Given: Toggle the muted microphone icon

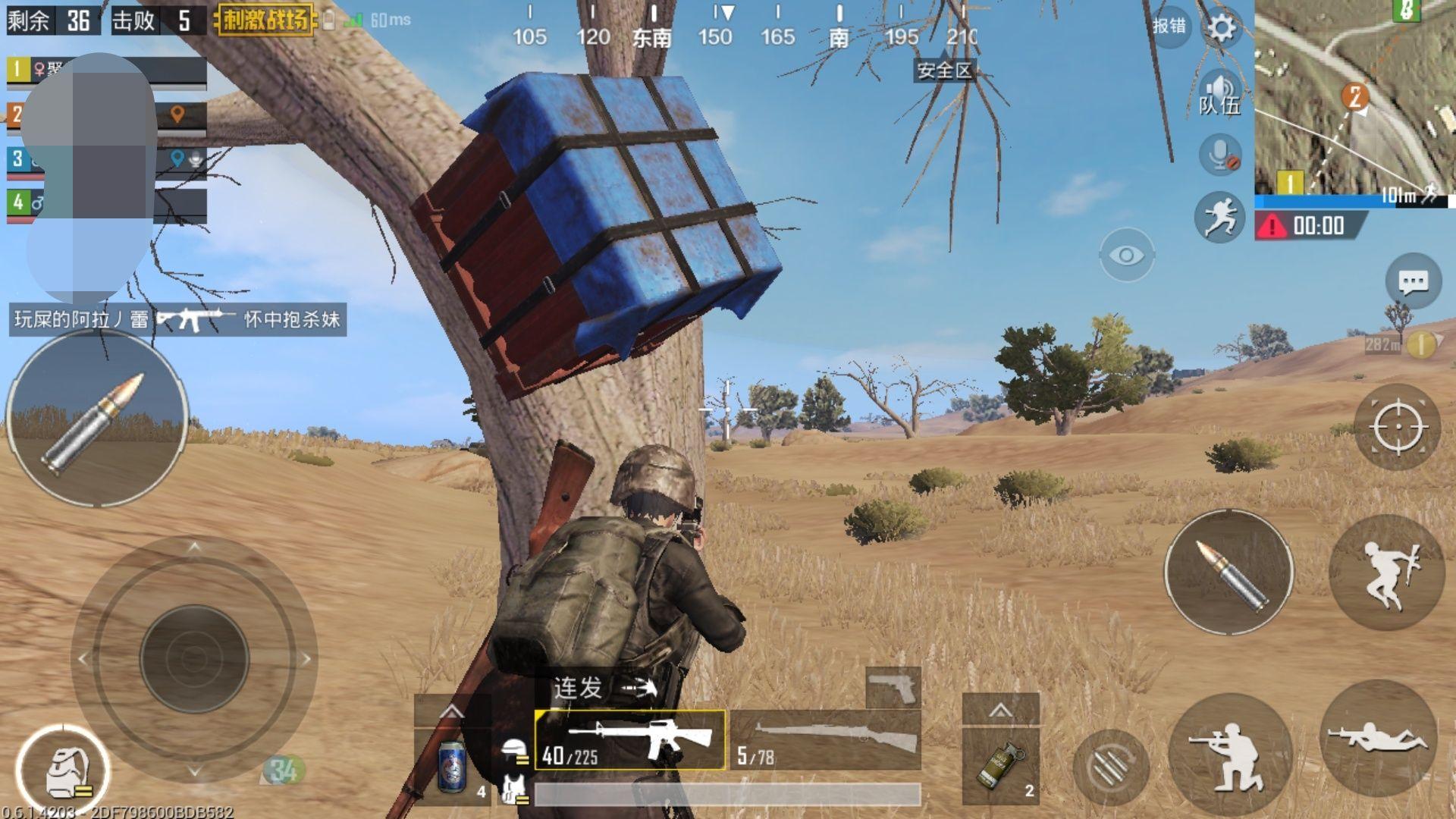Looking at the screenshot, I should 1220,155.
